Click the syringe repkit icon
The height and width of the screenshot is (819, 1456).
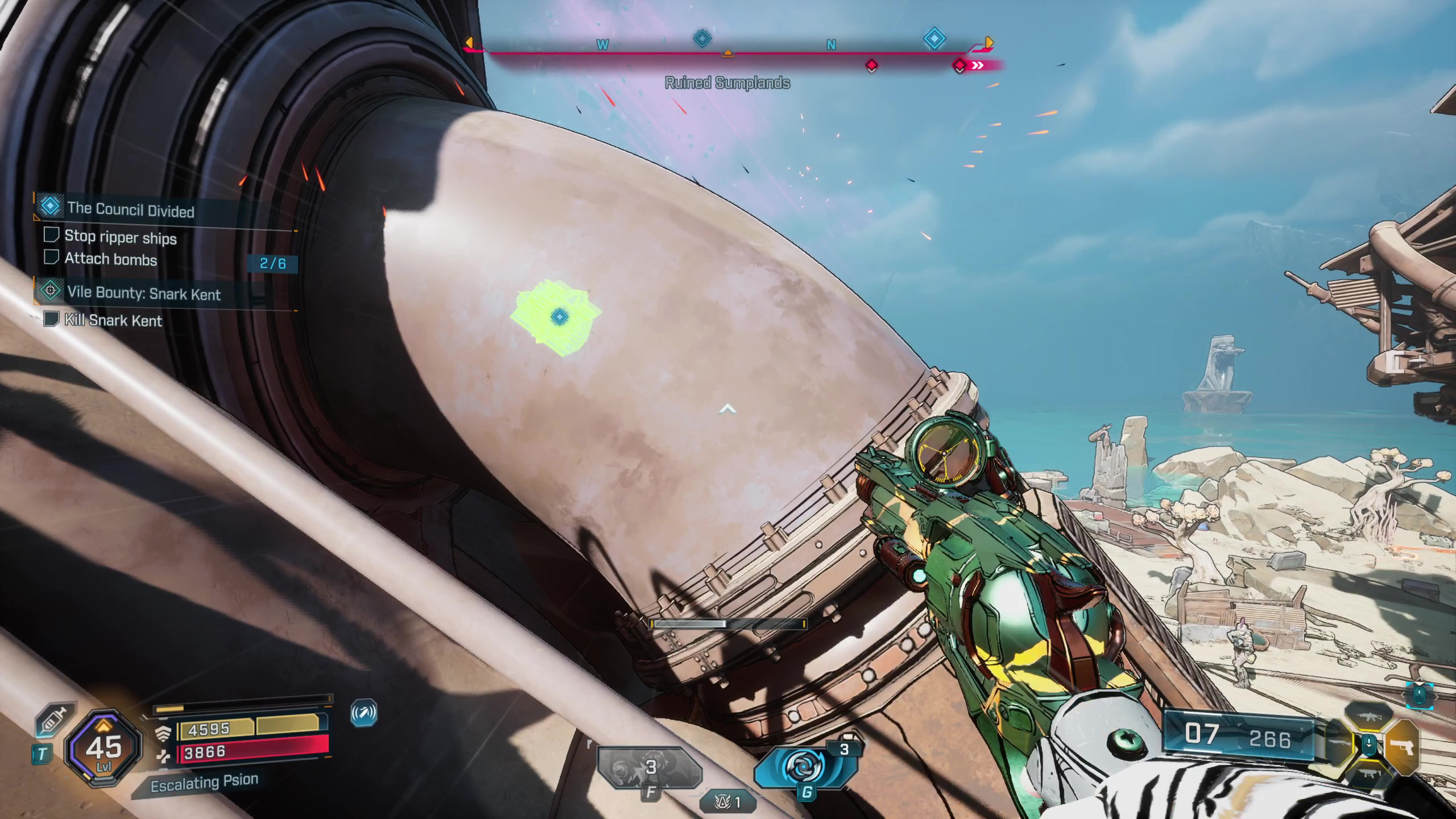(x=55, y=720)
